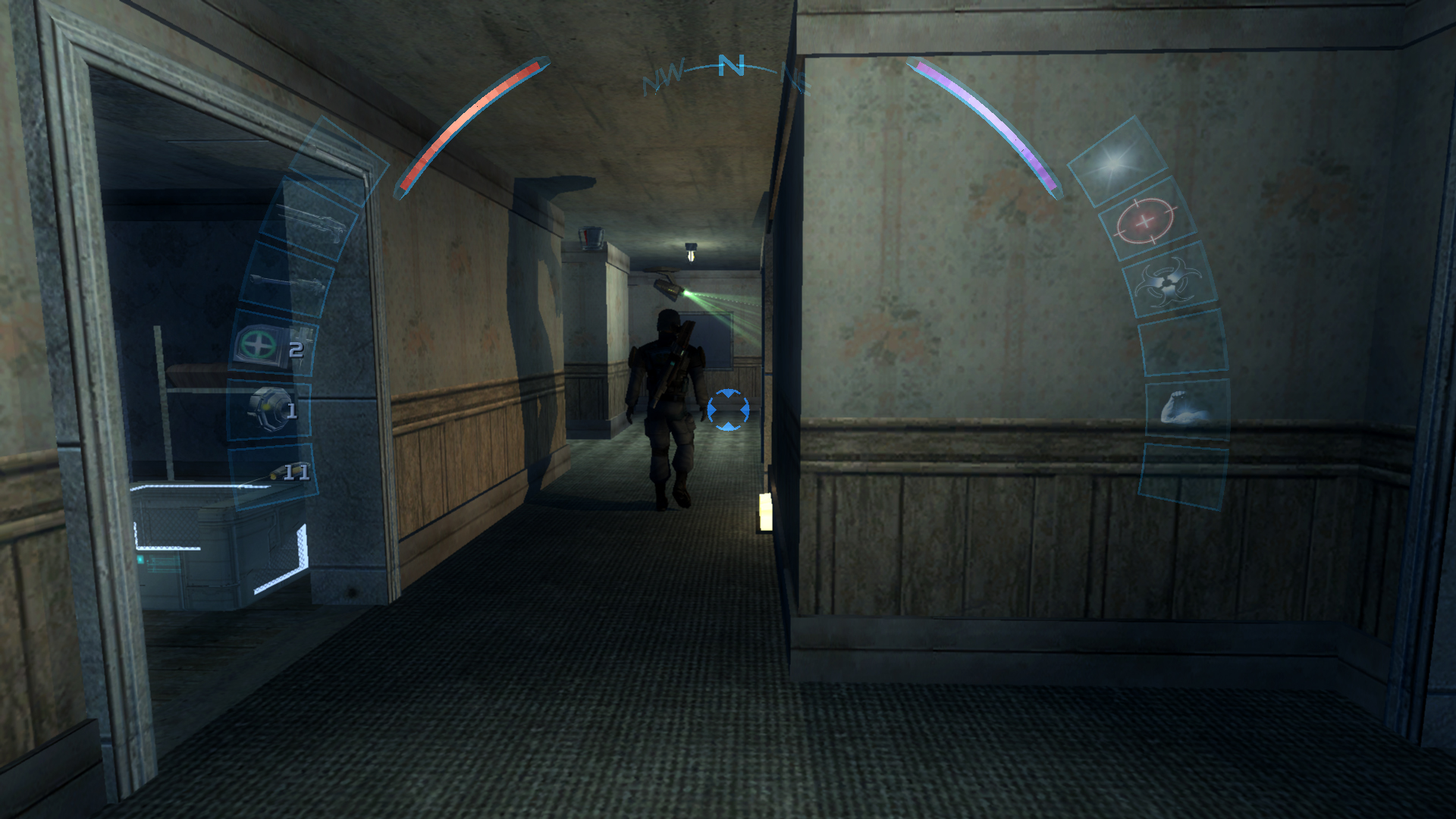
Task: Select the rifle weapon slot
Action: coord(310,220)
